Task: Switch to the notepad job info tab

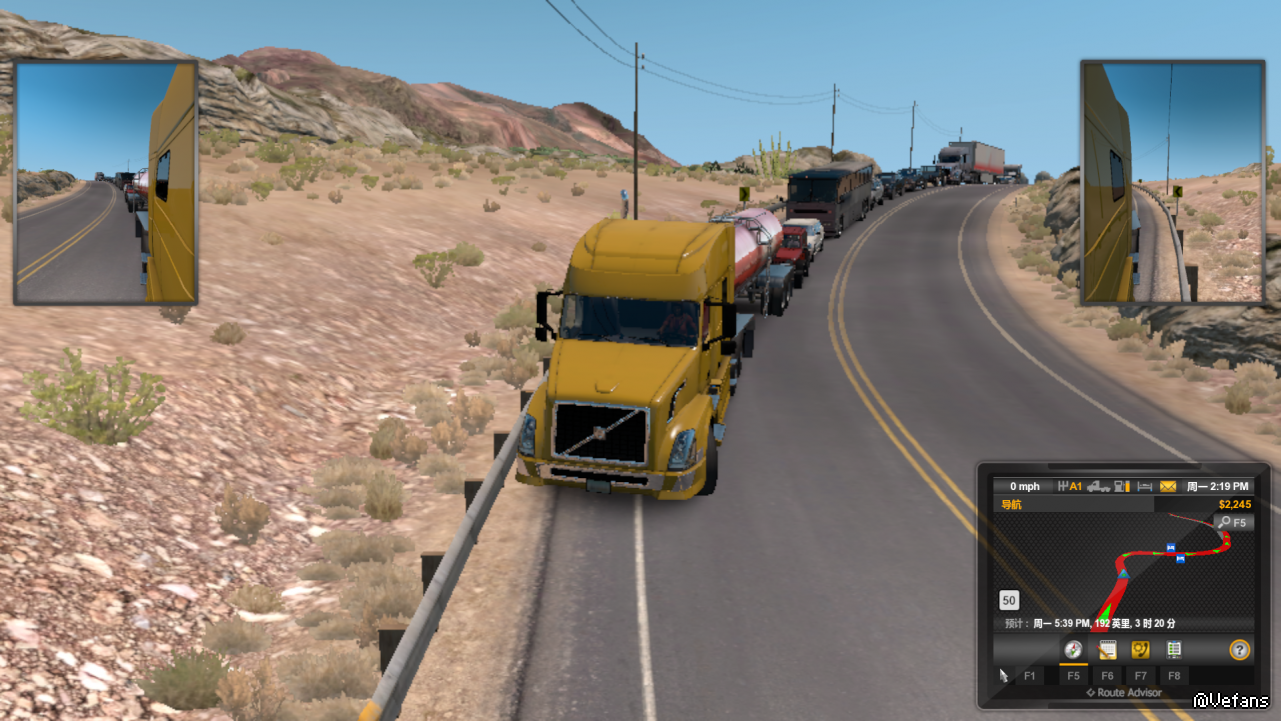Action: pos(1107,650)
